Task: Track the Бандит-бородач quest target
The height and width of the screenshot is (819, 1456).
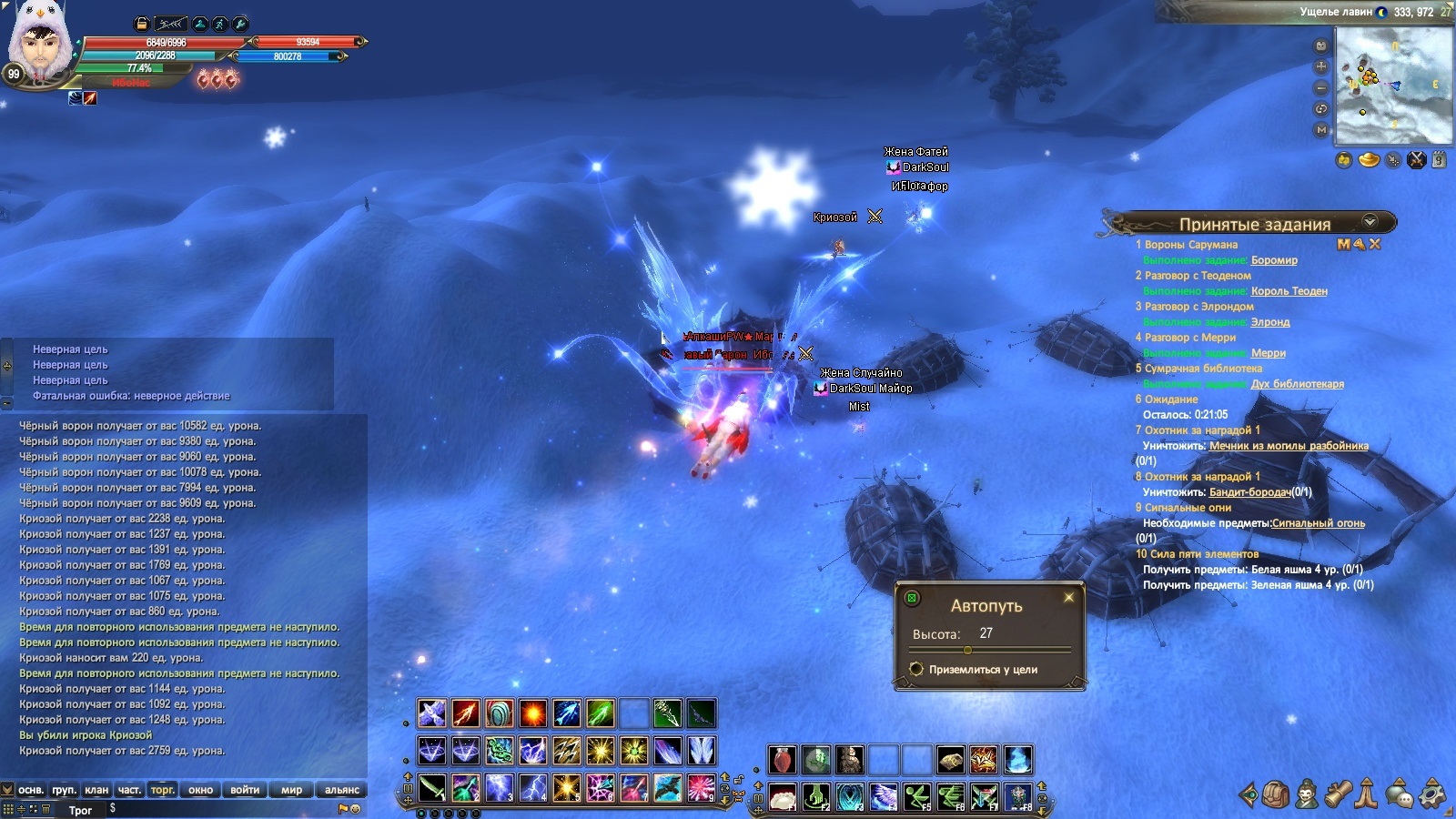Action: click(1250, 492)
